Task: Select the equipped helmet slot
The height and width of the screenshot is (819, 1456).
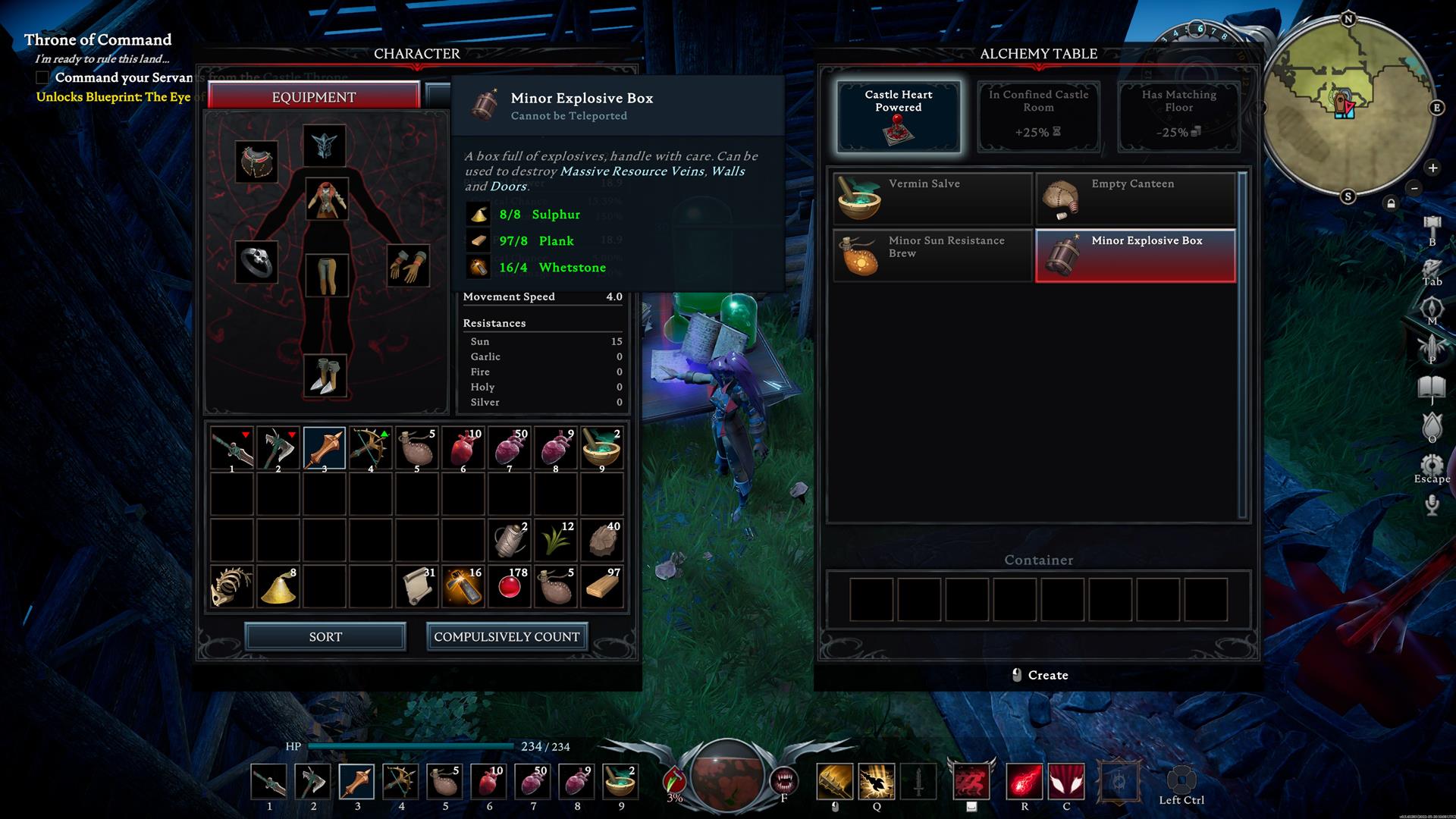Action: pyautogui.click(x=325, y=145)
